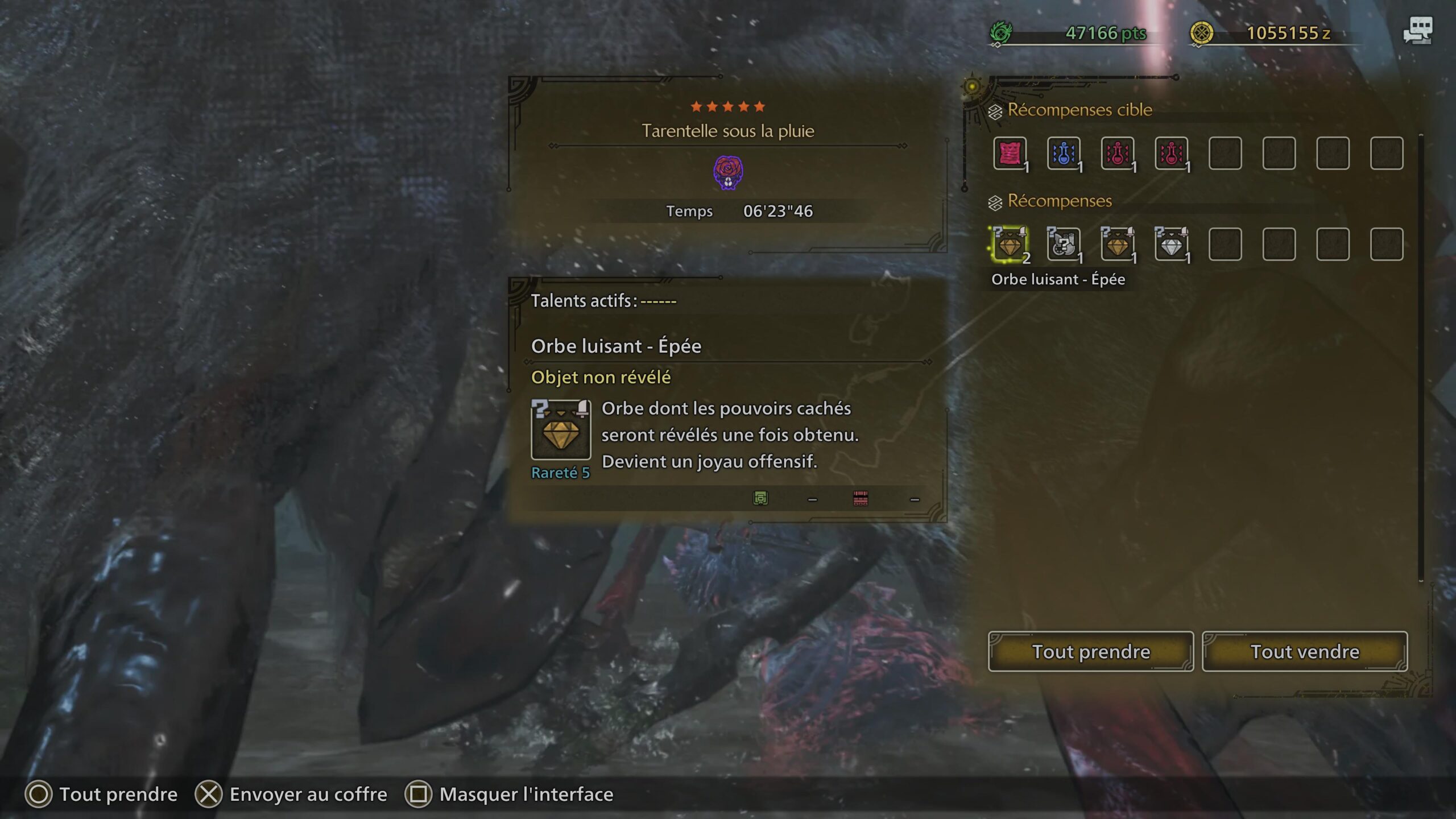This screenshot has height=819, width=1456.
Task: Select the mystery artifact parts reward slot
Action: coord(1063,245)
